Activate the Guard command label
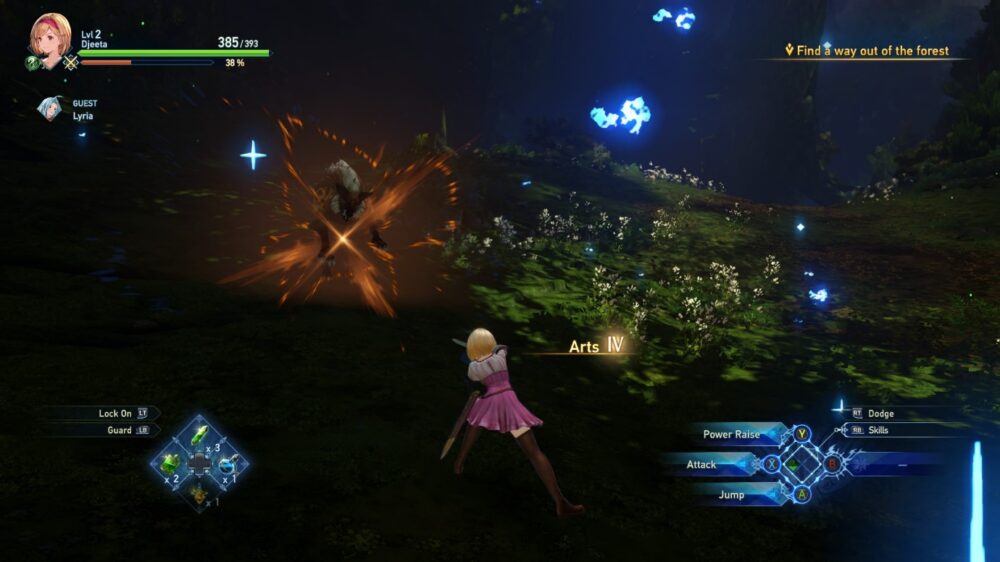This screenshot has width=1000, height=562. pyautogui.click(x=119, y=430)
